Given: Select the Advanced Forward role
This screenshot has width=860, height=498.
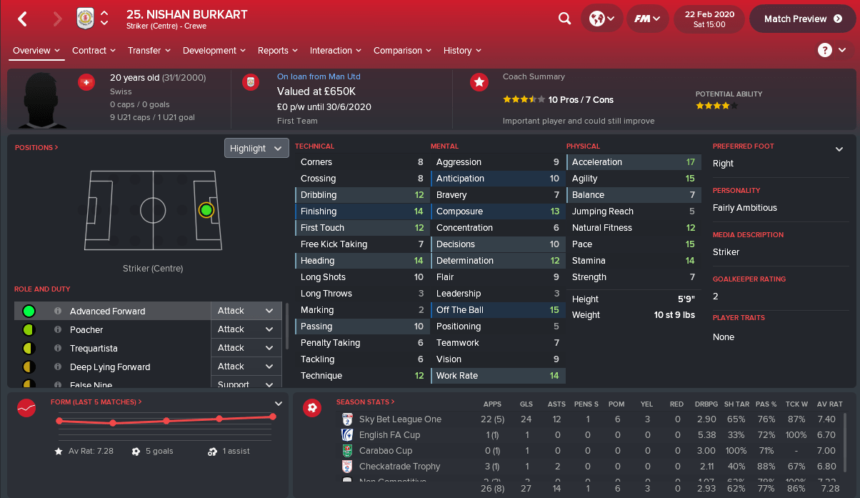Looking at the screenshot, I should click(107, 311).
